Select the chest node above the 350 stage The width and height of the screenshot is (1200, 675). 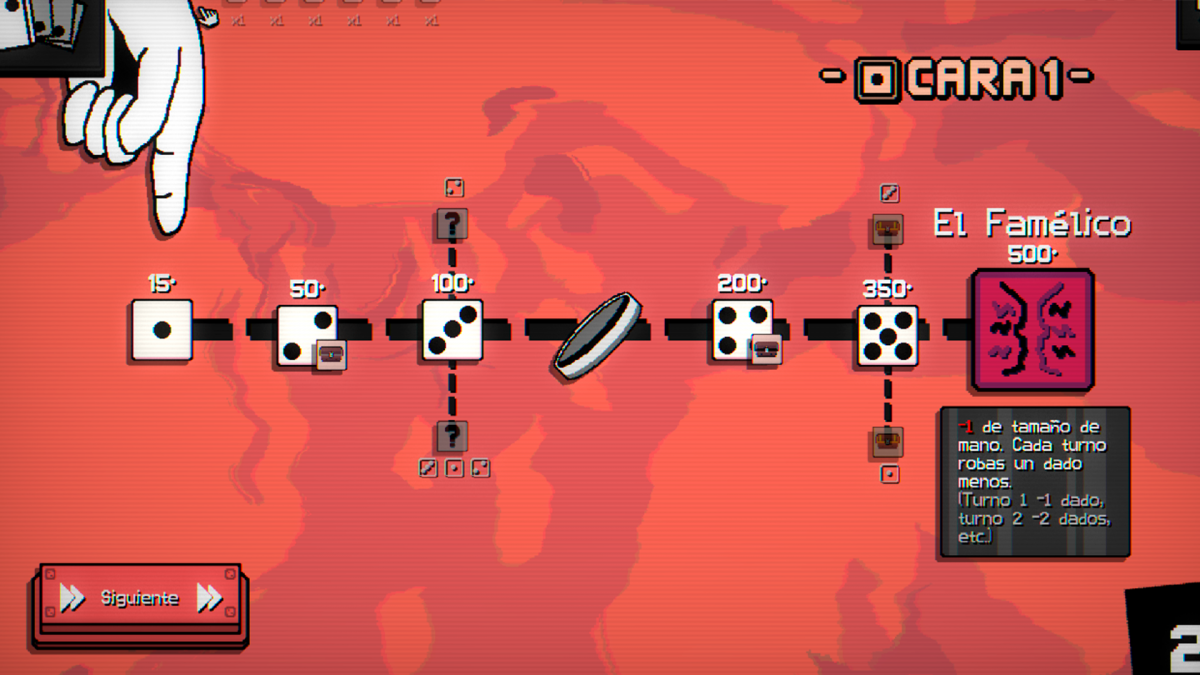click(x=888, y=230)
